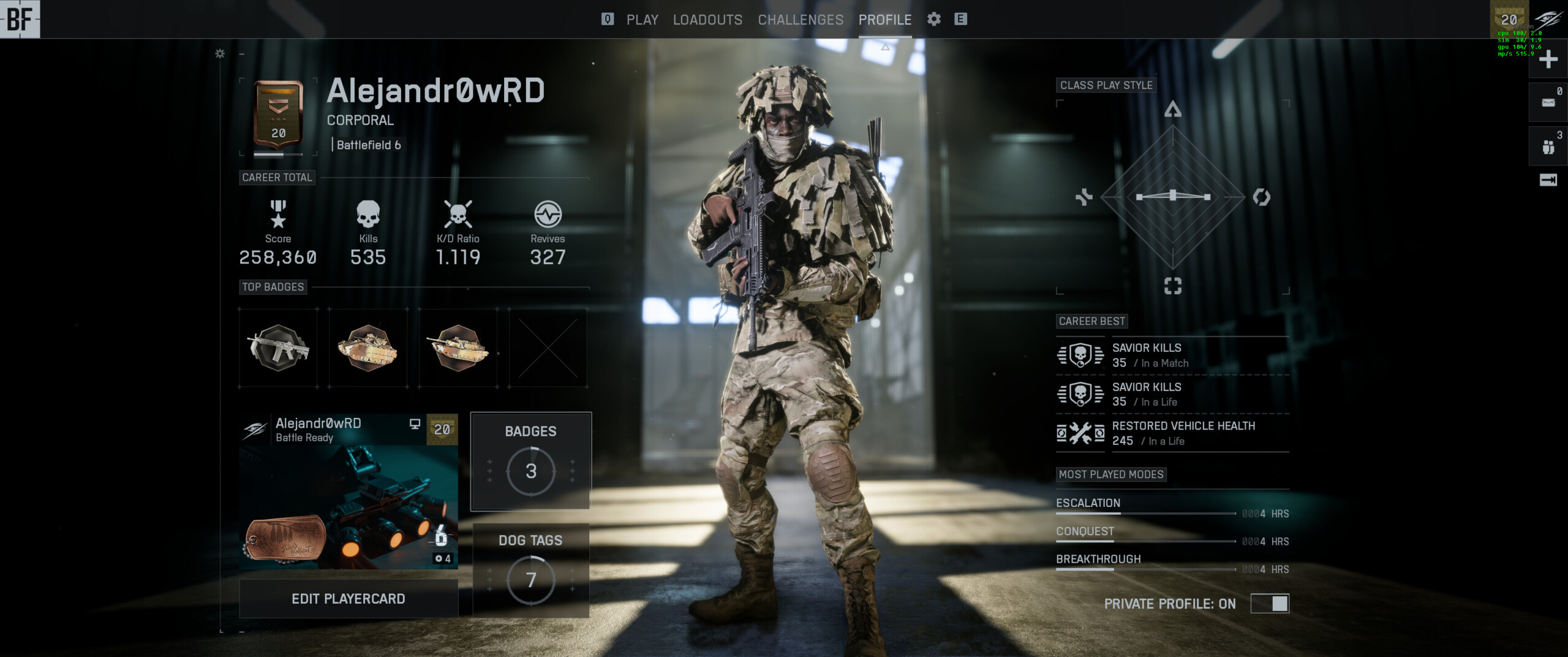This screenshot has height=657, width=1568.
Task: Toggle the Private Profile switch
Action: pos(1270,604)
